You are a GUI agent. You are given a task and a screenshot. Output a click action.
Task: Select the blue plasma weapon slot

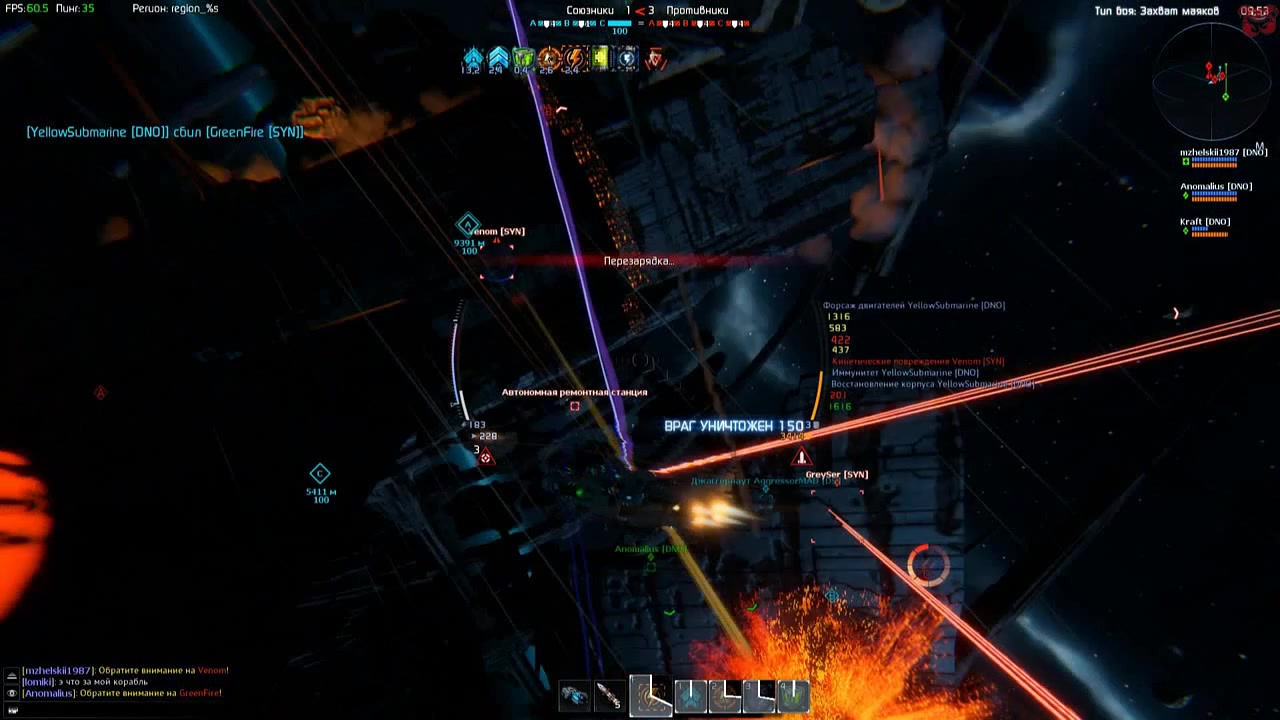click(575, 695)
